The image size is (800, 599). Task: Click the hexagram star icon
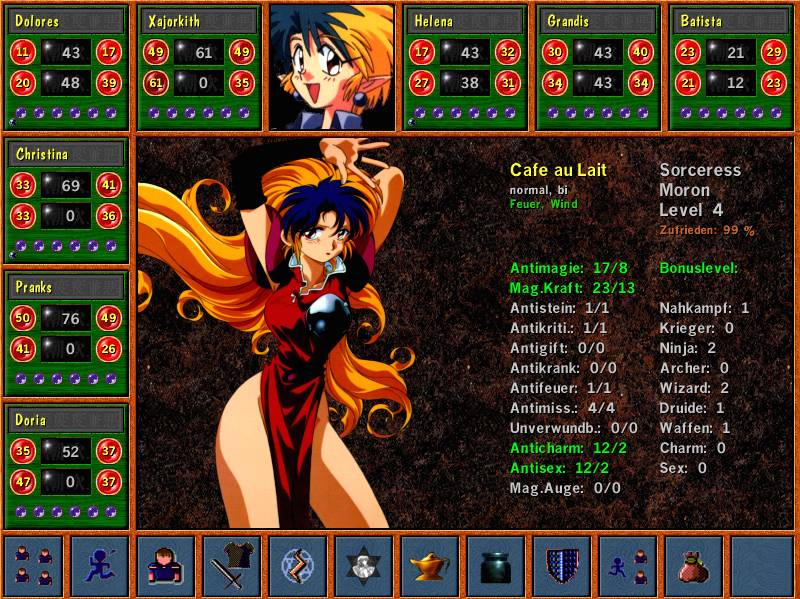(x=364, y=565)
